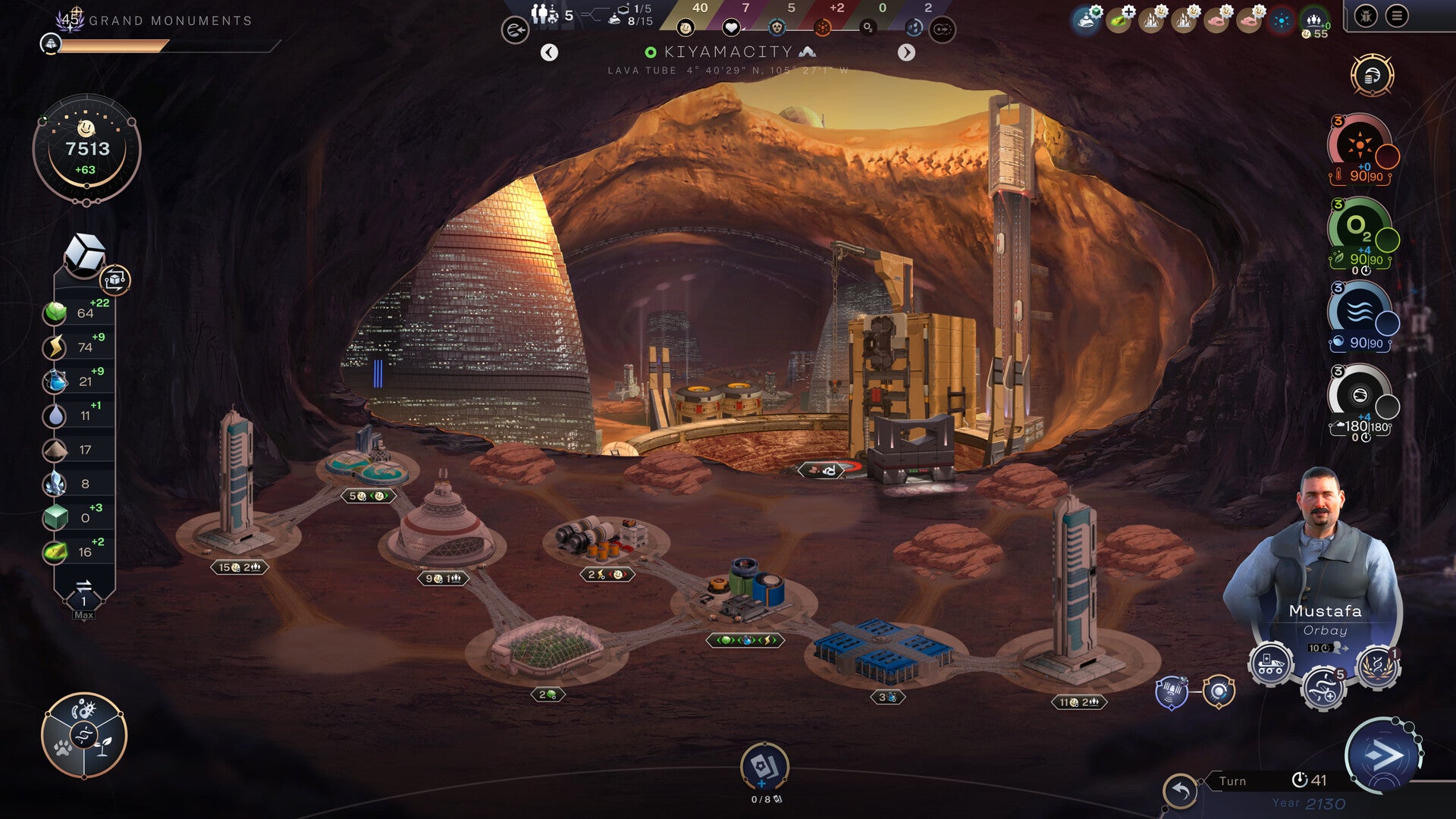The width and height of the screenshot is (1456, 819).
Task: Open the resource exchange arrows
Action: tap(84, 586)
